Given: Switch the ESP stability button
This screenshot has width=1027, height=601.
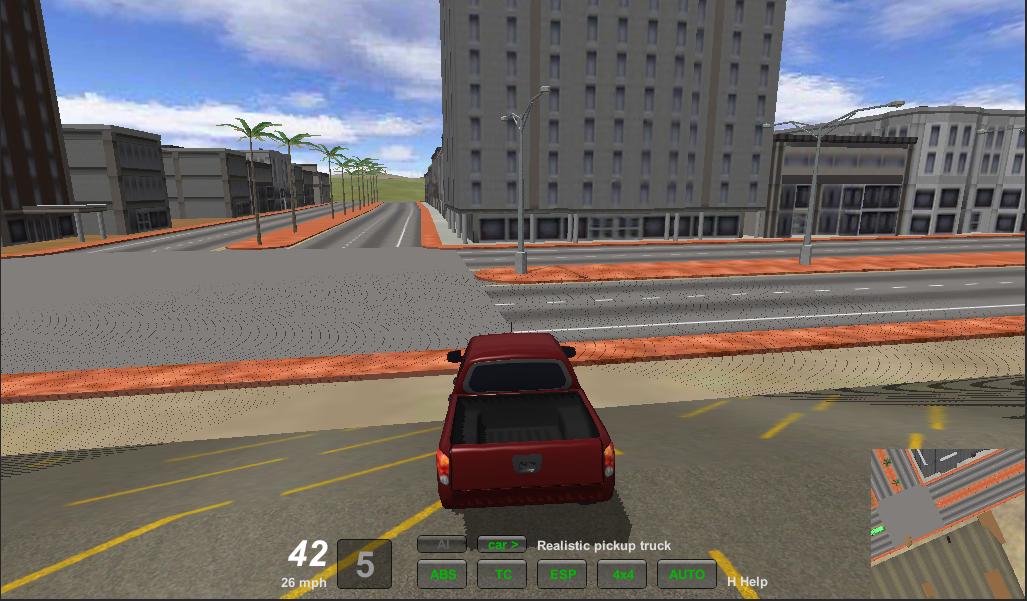Looking at the screenshot, I should coord(562,574).
